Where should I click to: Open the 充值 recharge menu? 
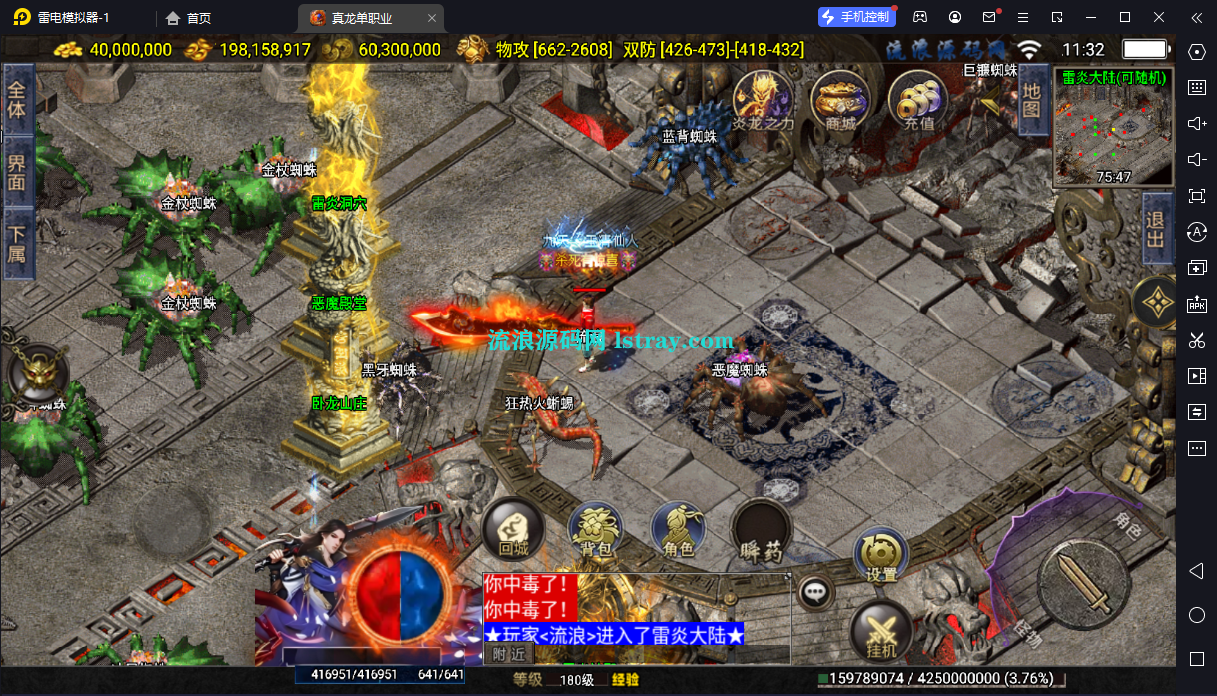coord(918,102)
